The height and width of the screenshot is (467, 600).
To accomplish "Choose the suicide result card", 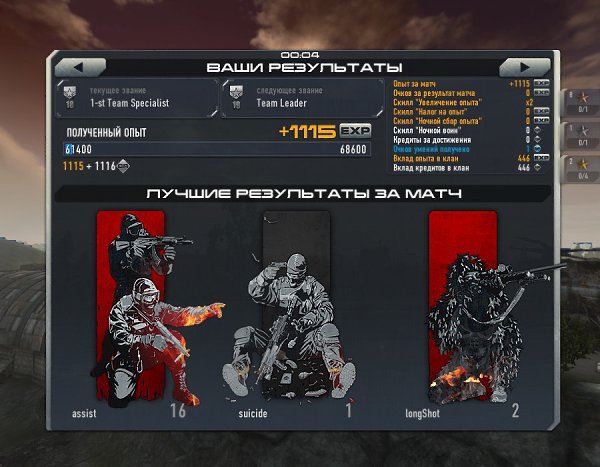I will point(295,315).
